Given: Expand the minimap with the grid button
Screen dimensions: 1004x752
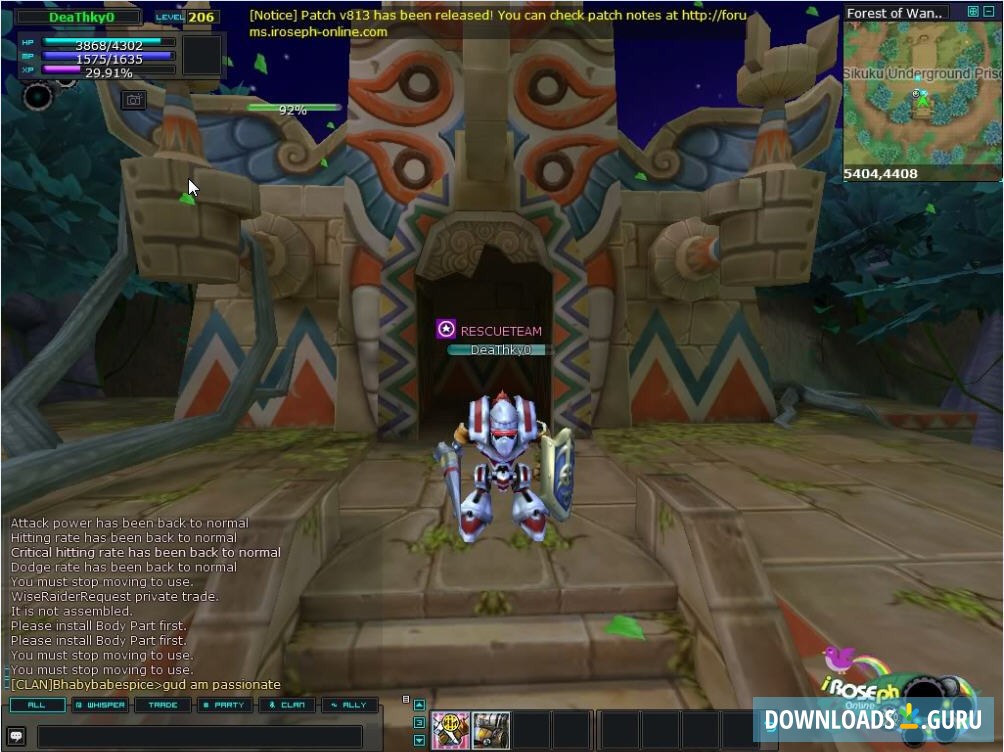Looking at the screenshot, I should [x=973, y=12].
